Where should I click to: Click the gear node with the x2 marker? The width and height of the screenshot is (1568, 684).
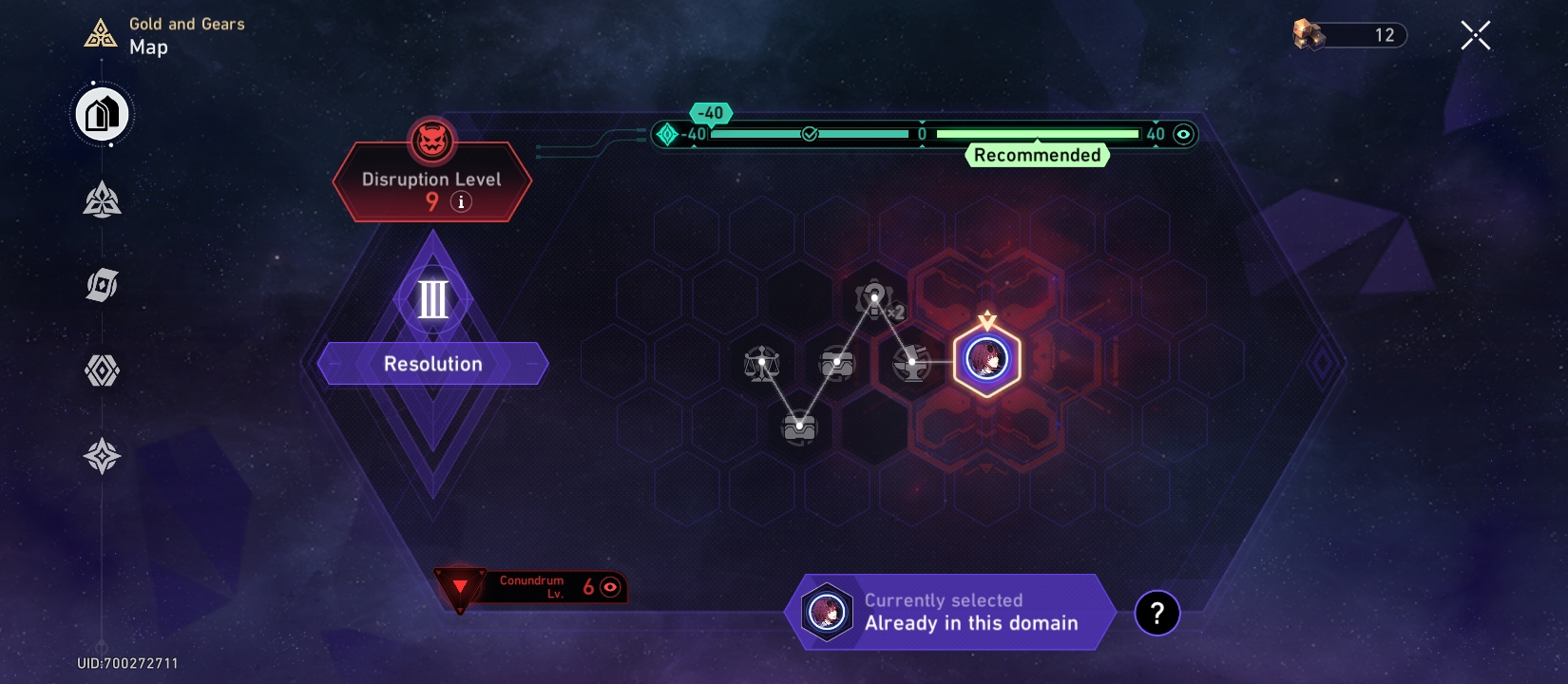[x=875, y=298]
